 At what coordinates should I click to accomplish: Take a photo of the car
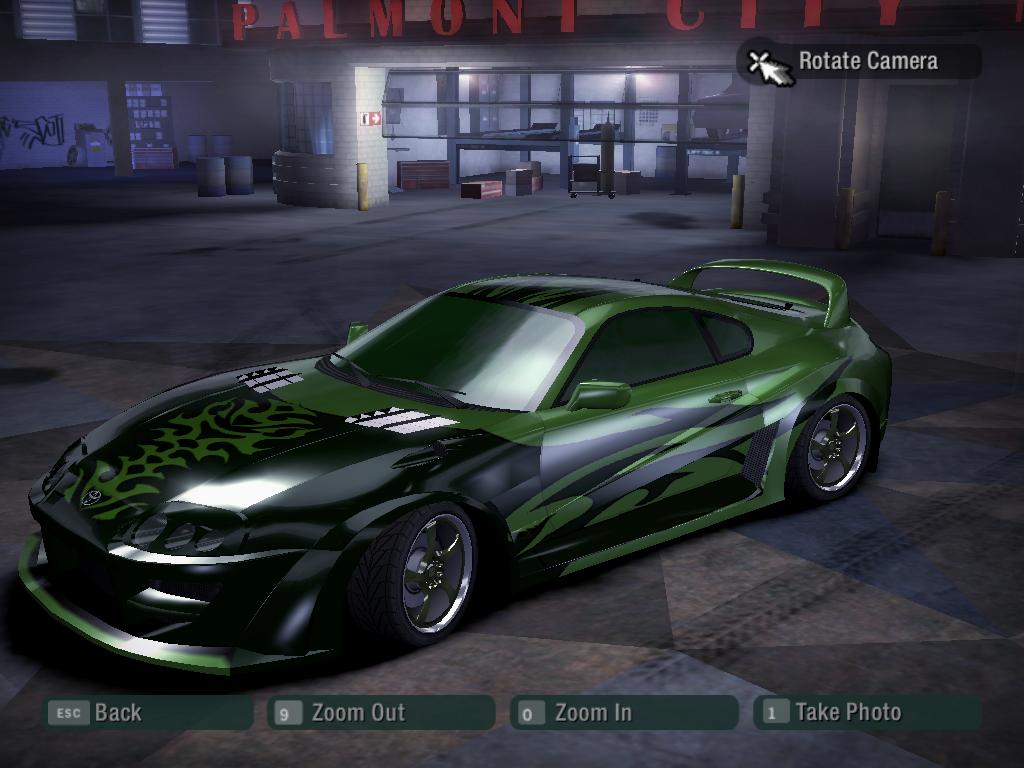click(866, 713)
